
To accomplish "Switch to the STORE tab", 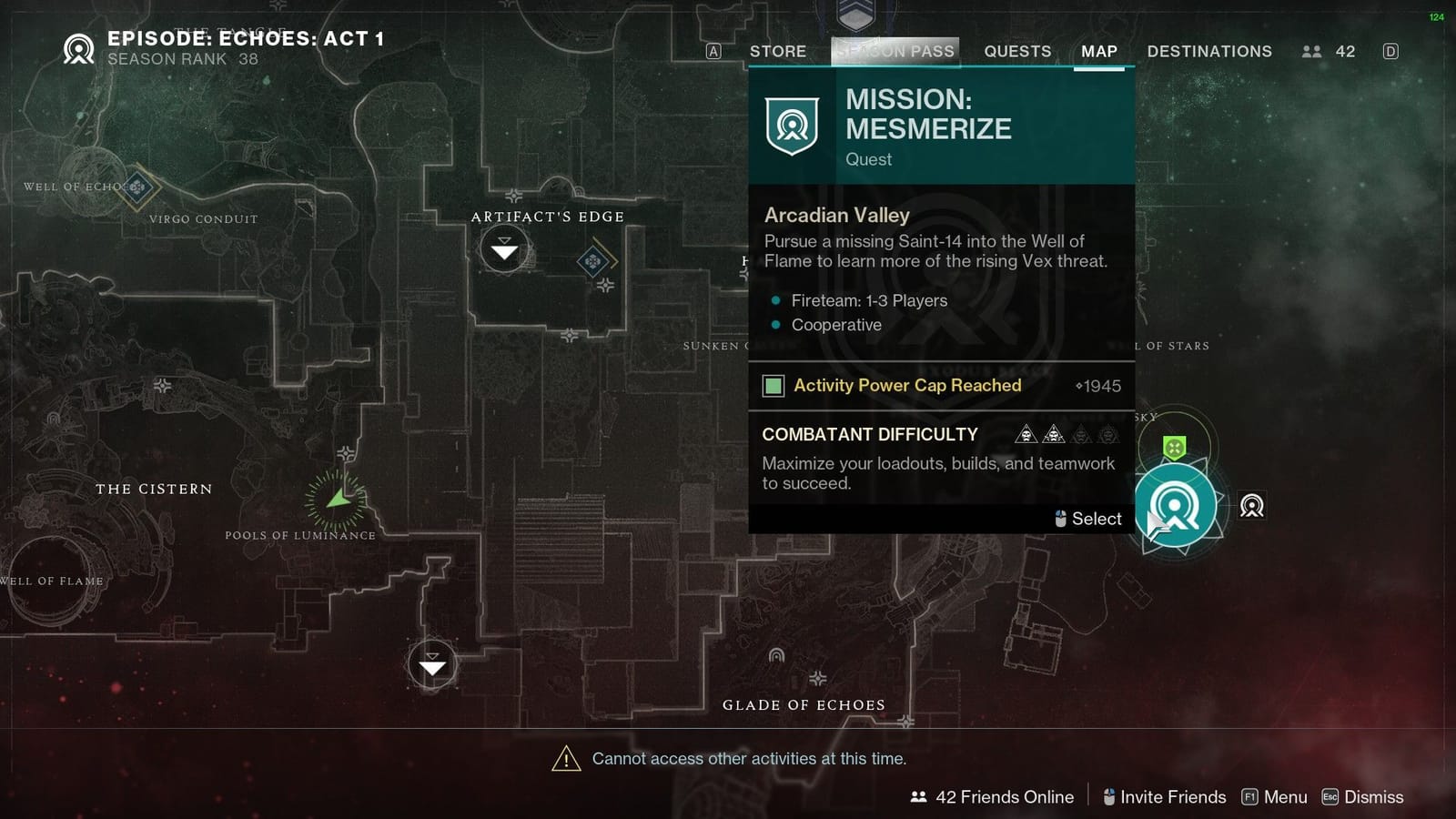I will point(778,51).
